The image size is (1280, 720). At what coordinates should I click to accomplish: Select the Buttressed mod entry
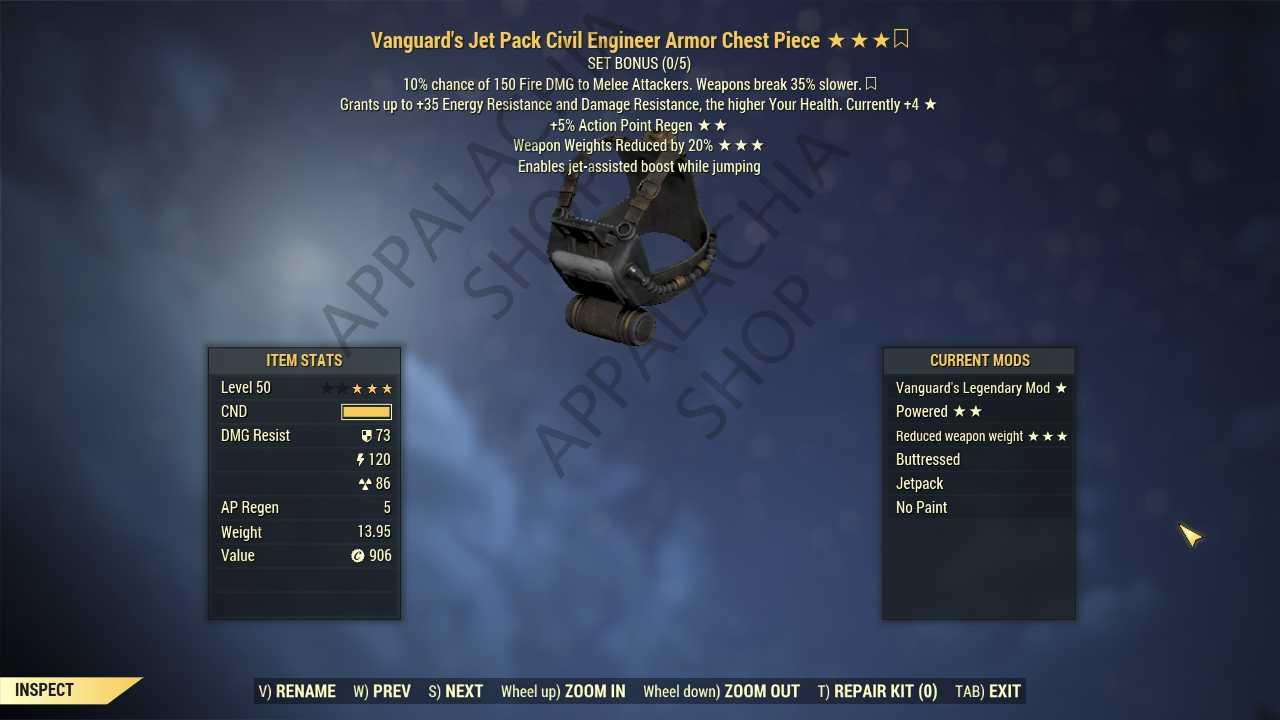point(979,460)
